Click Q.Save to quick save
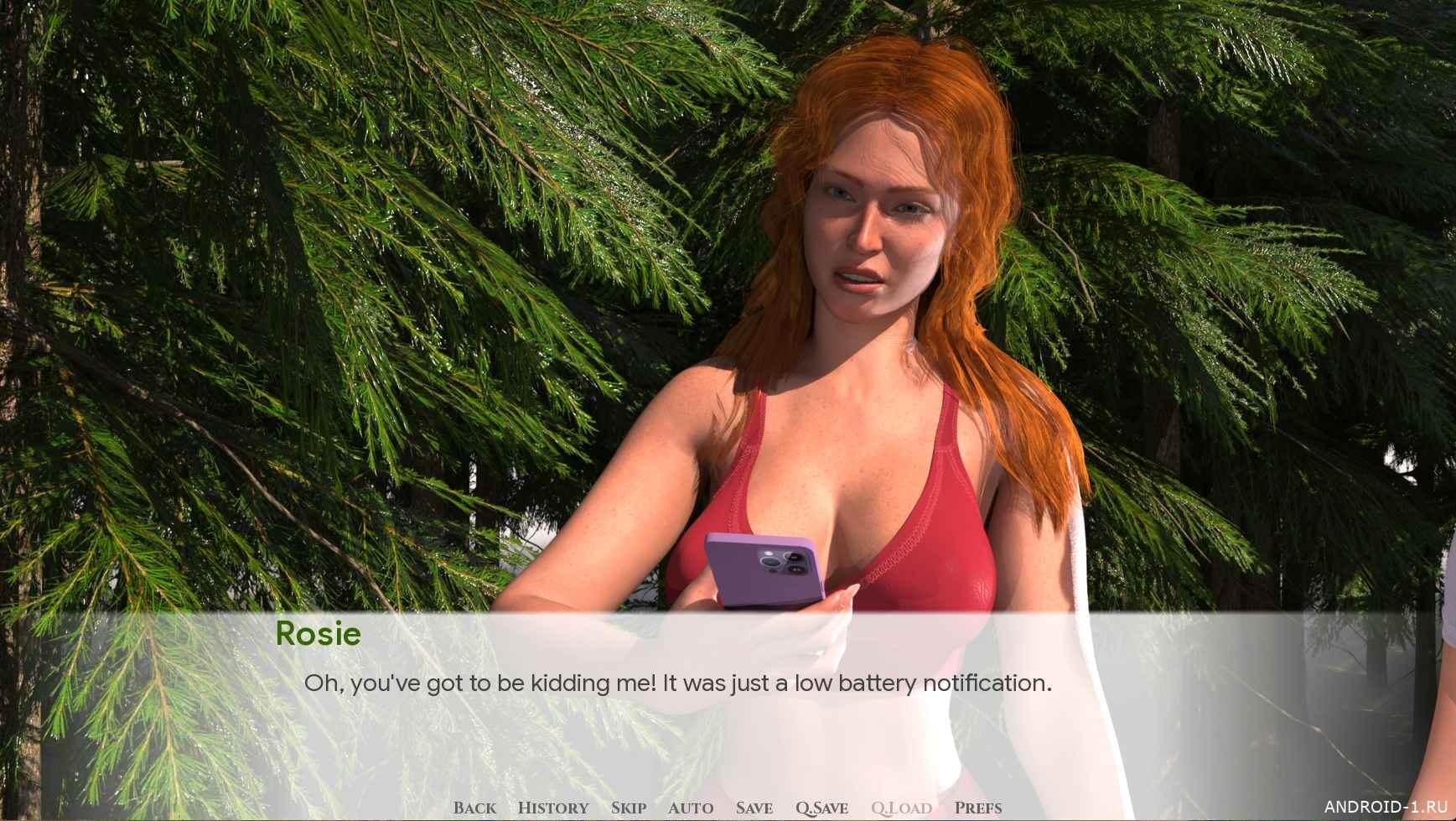The width and height of the screenshot is (1456, 821). 821,808
